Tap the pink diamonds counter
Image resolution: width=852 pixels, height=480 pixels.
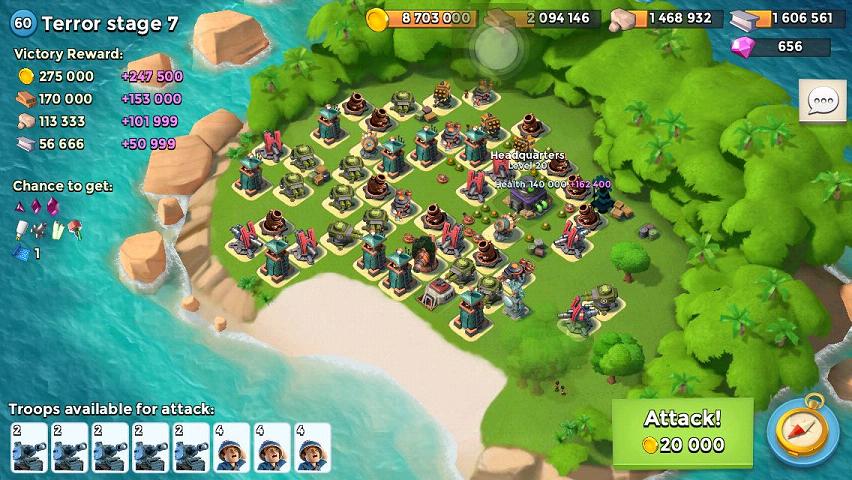[x=782, y=47]
